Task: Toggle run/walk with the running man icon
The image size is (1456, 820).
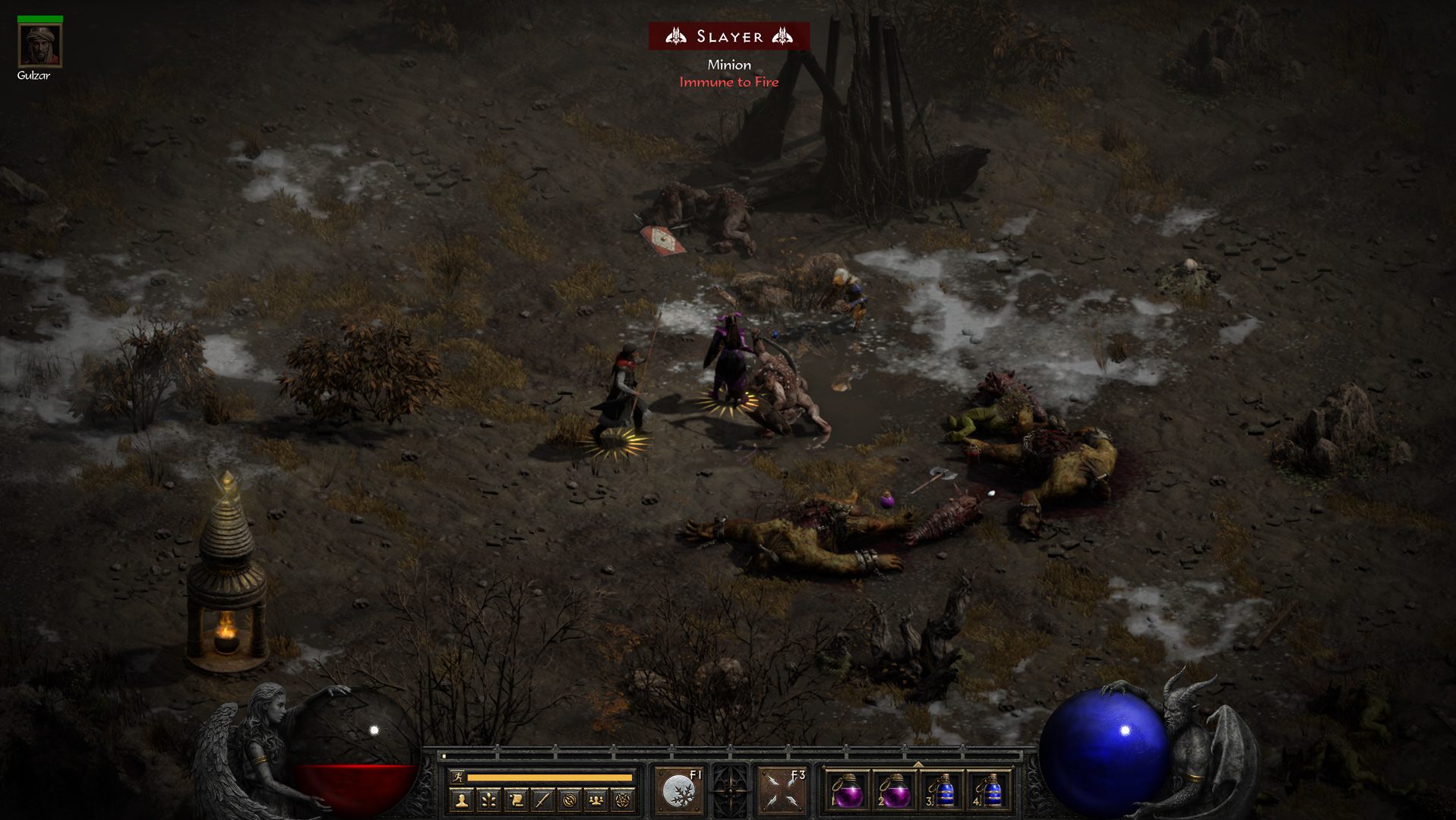Action: pyautogui.click(x=458, y=777)
